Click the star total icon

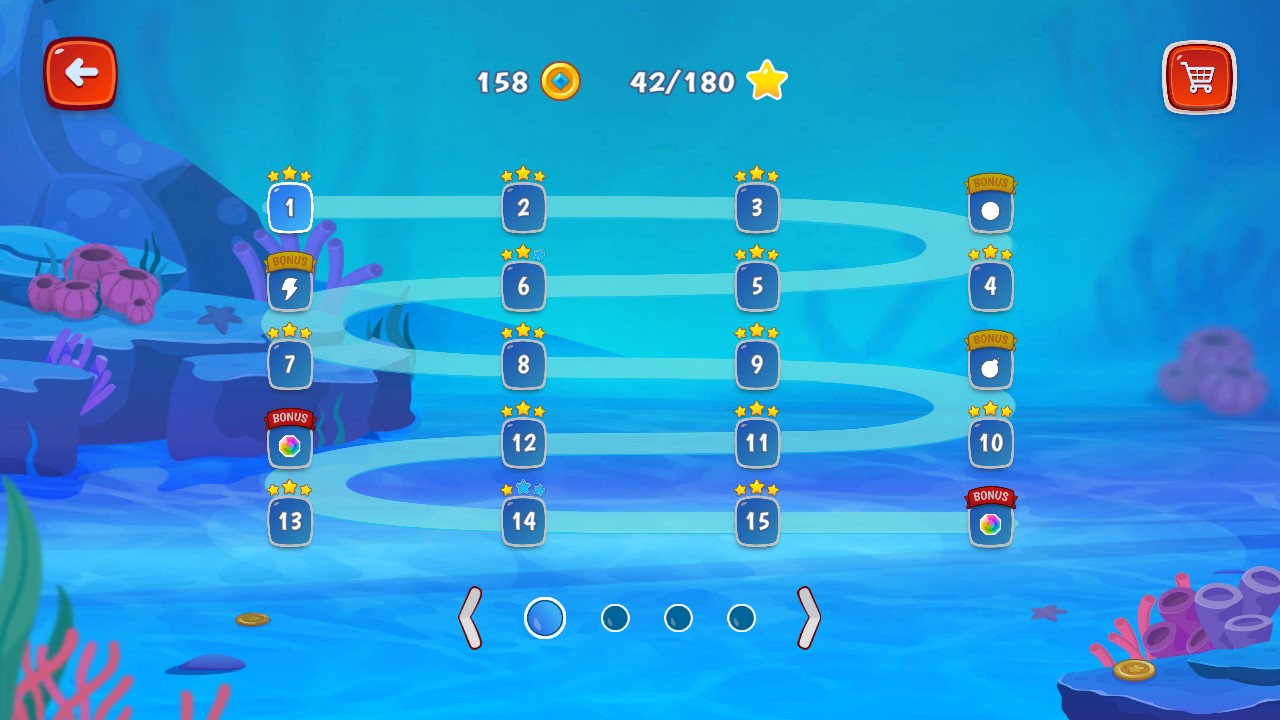765,80
